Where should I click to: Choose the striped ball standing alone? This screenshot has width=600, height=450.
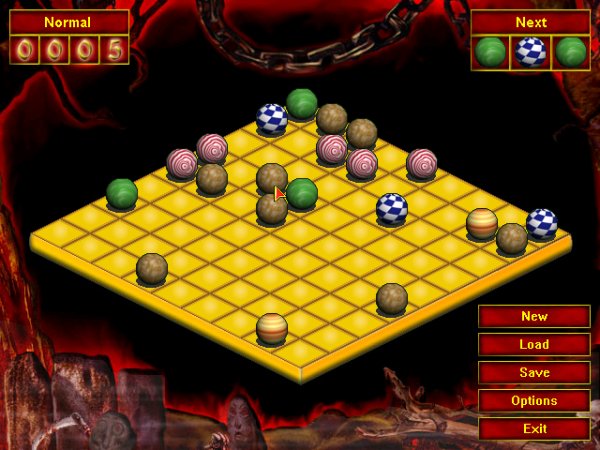pyautogui.click(x=272, y=328)
